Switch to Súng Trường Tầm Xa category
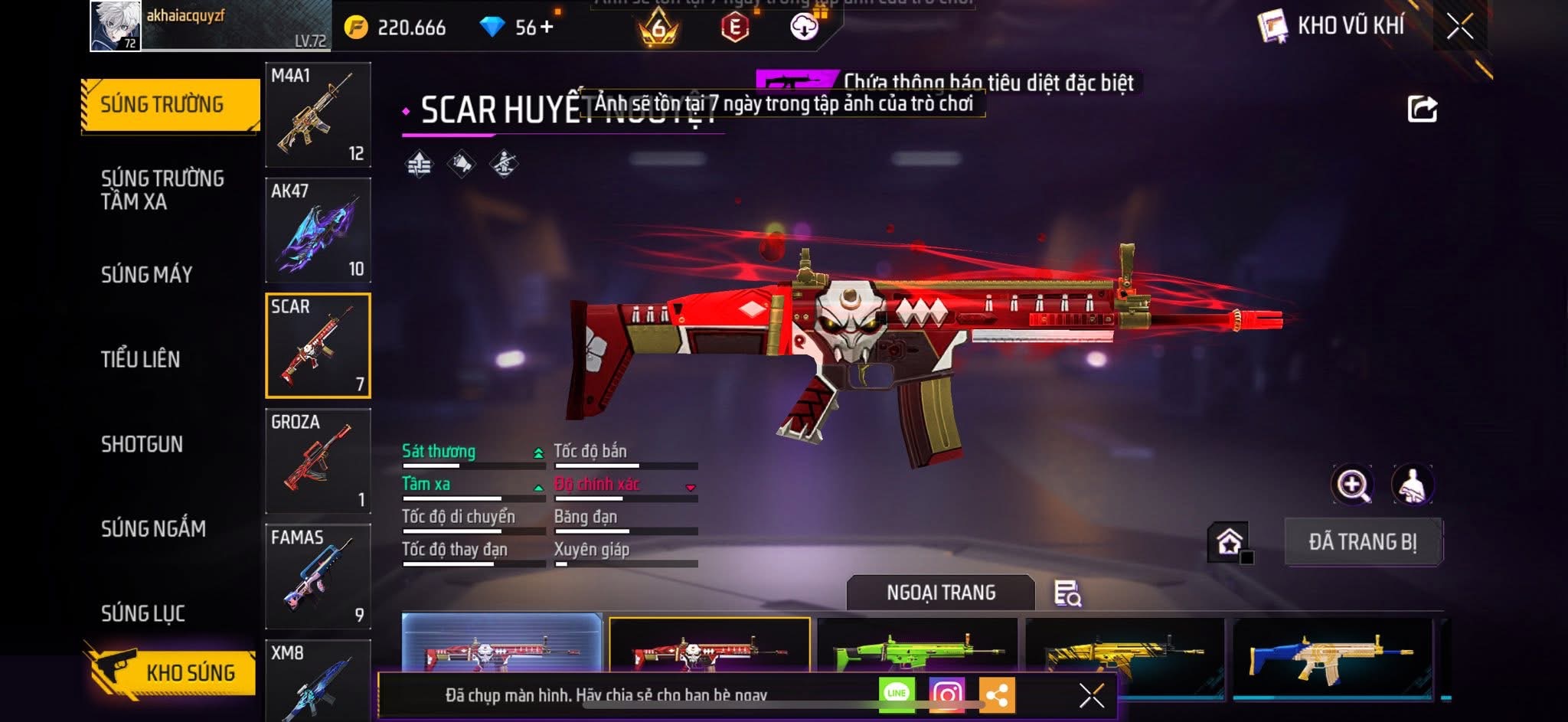Screen dimensions: 1568x722 pos(162,190)
